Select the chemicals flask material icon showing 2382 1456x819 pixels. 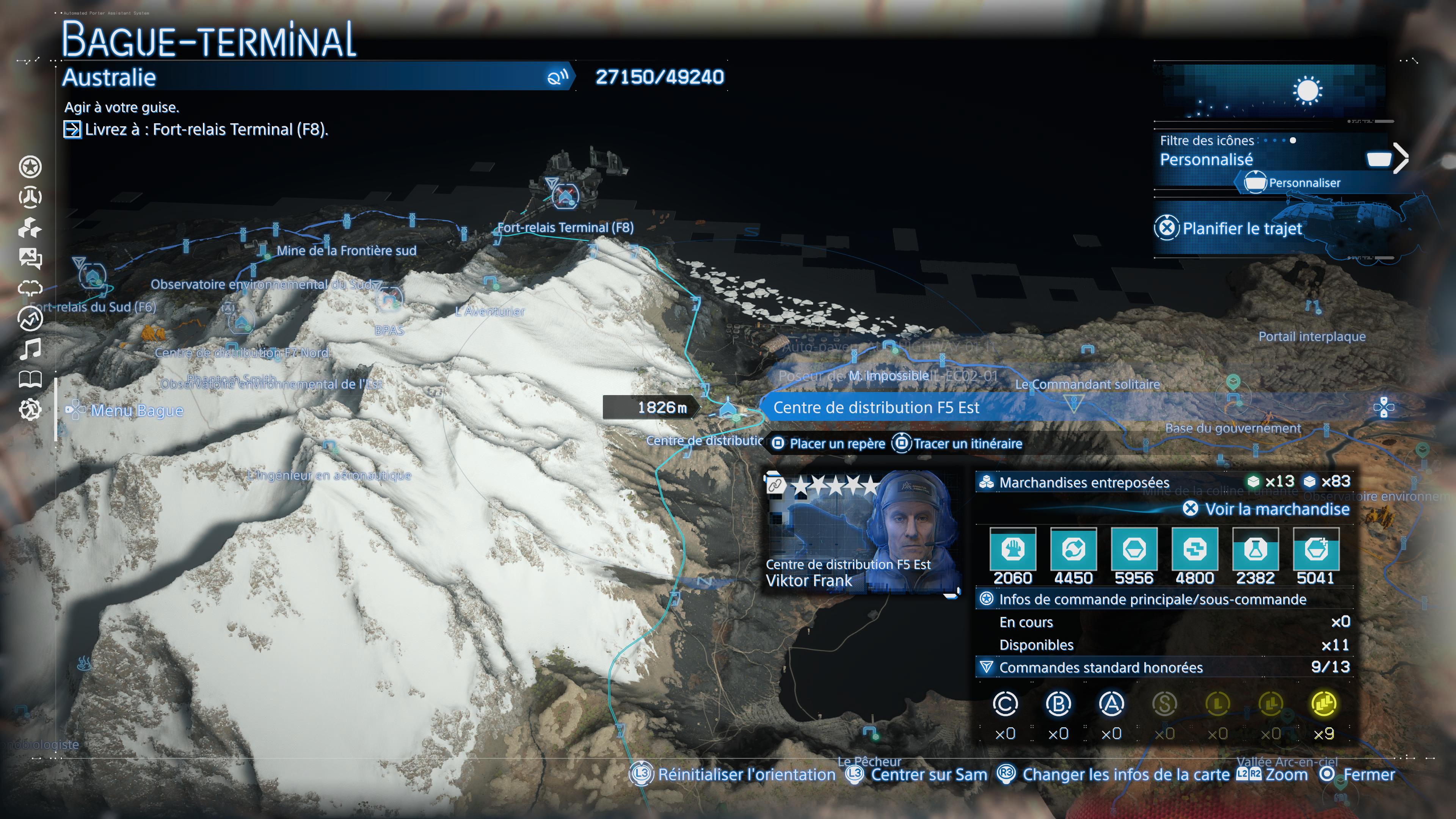(1255, 551)
